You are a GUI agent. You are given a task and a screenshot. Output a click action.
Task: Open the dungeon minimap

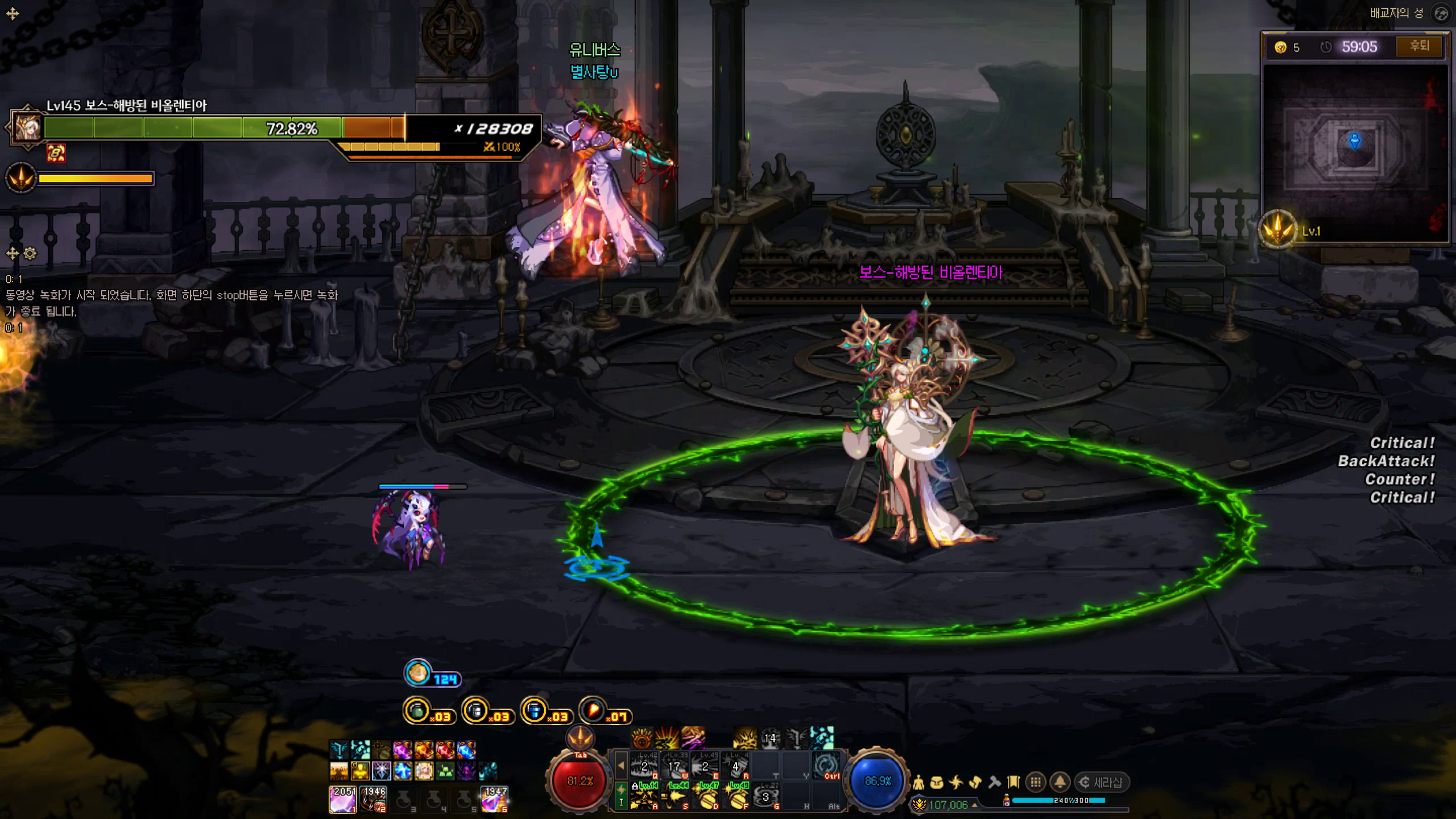click(x=1355, y=152)
